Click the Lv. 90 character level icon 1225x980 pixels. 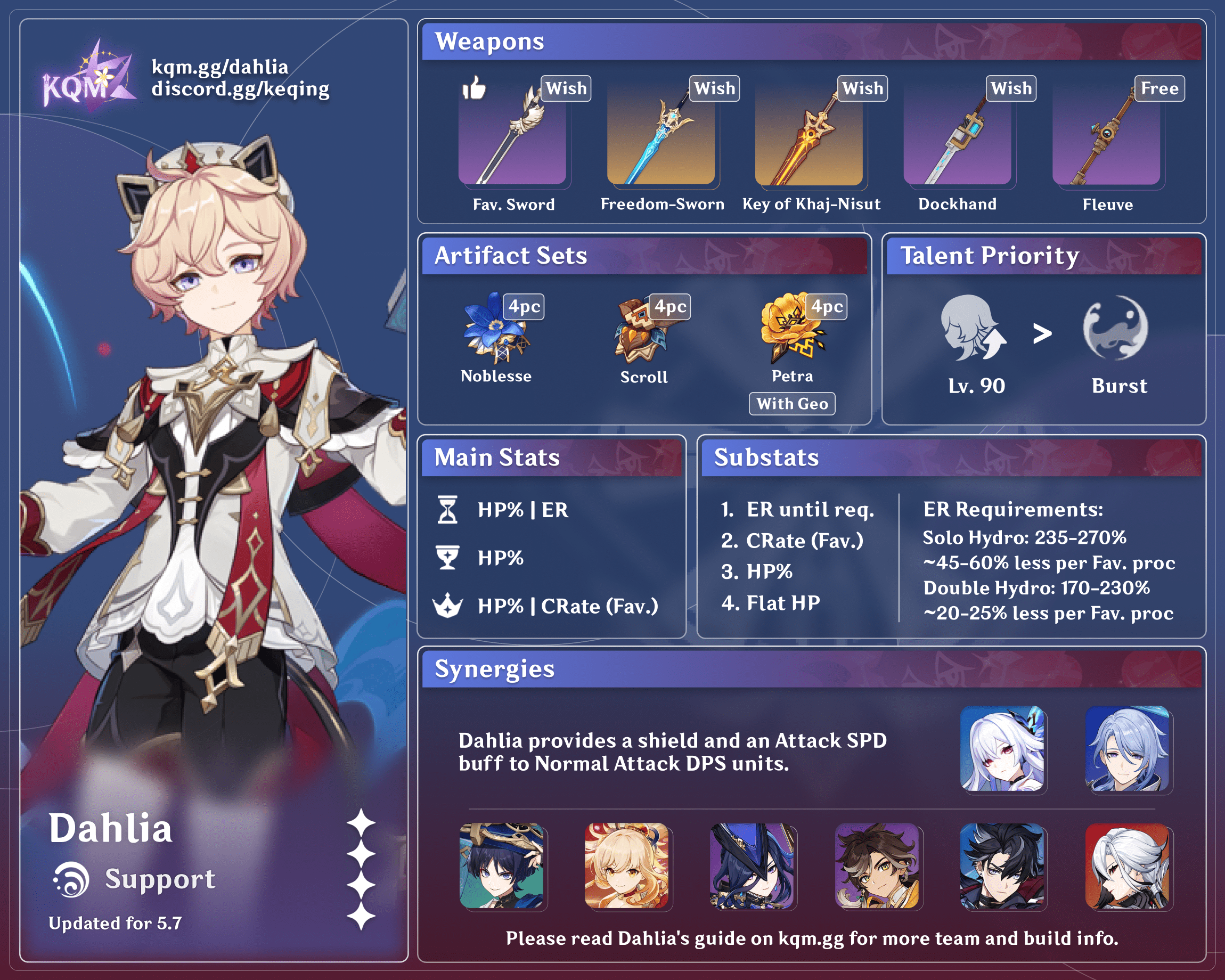tap(973, 329)
